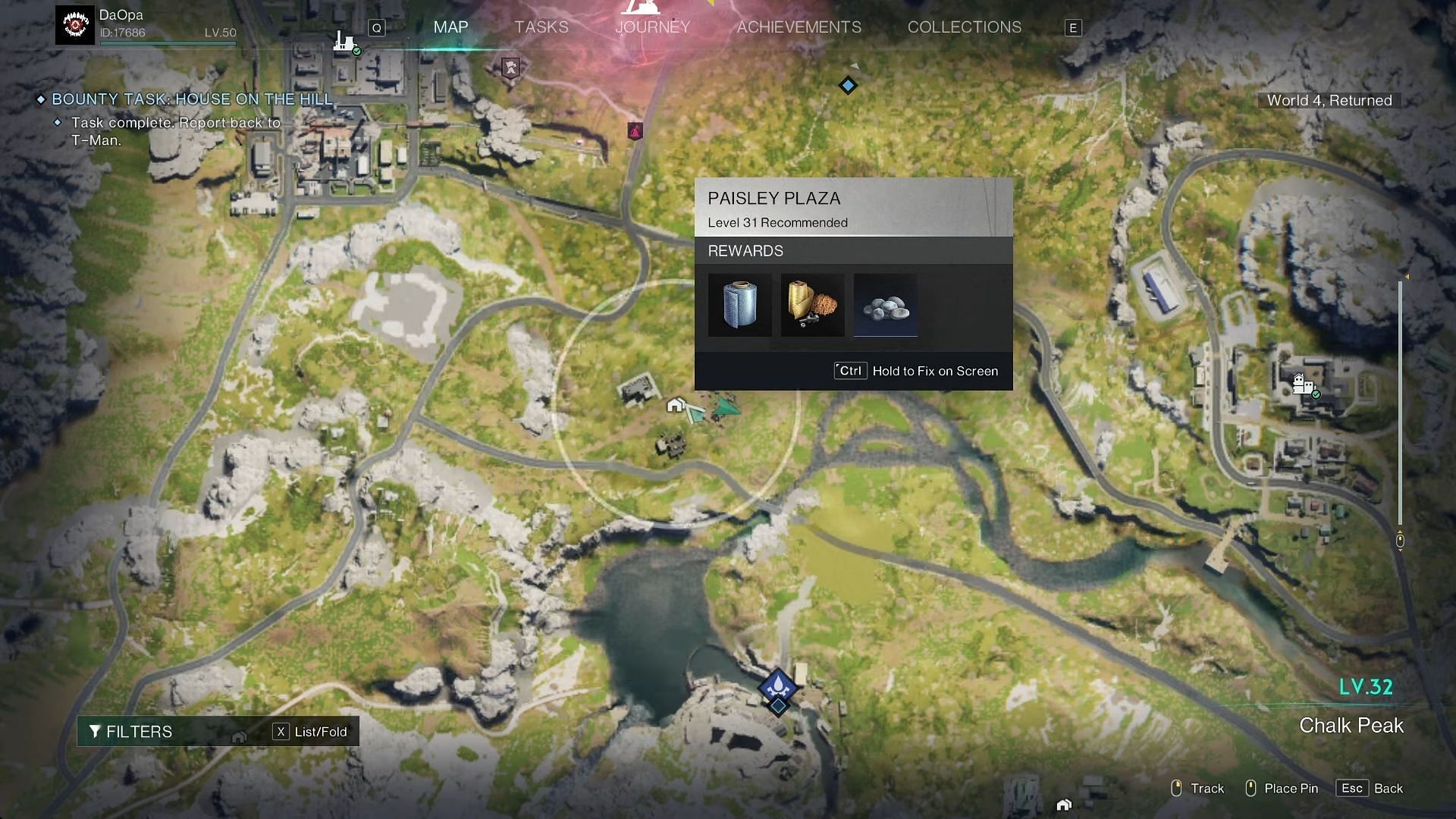
Task: Click the DaOpa player avatar
Action: pyautogui.click(x=75, y=26)
